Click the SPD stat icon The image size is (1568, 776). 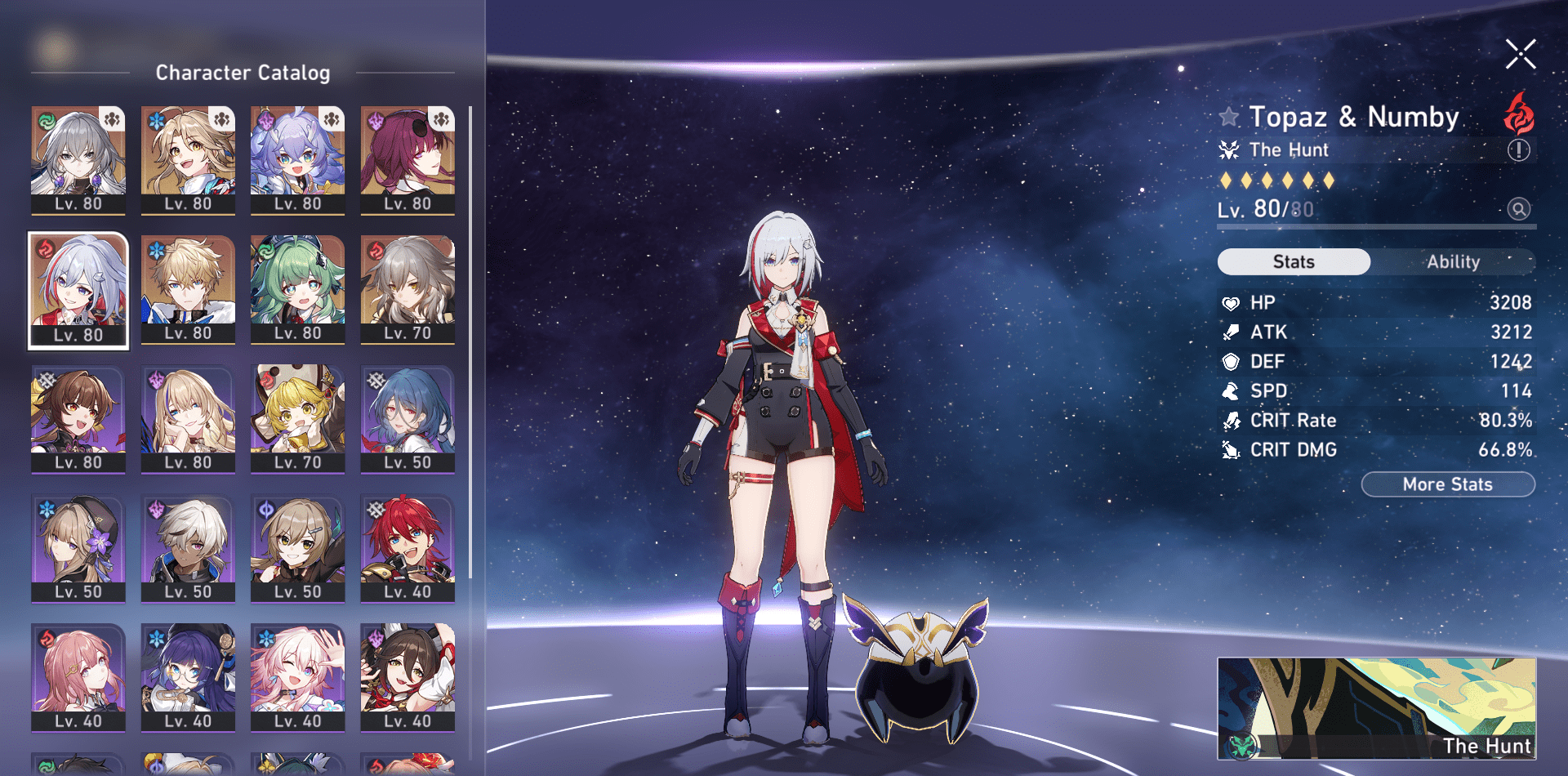click(x=1230, y=390)
